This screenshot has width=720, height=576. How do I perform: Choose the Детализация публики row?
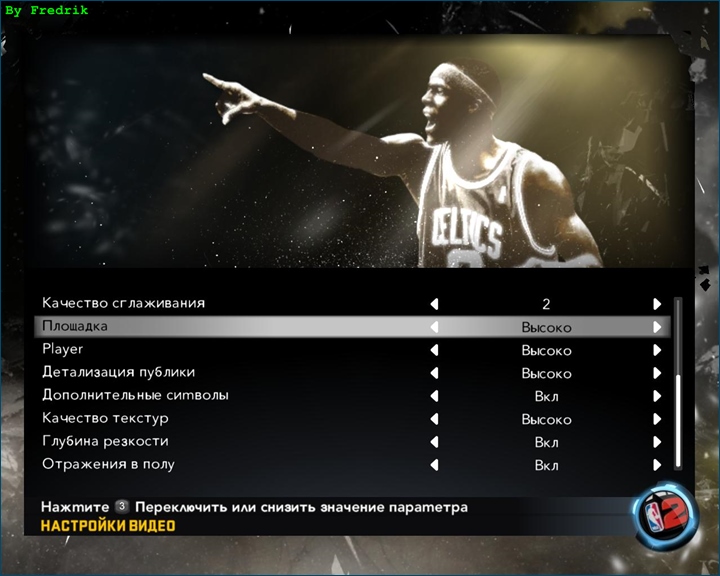point(117,372)
